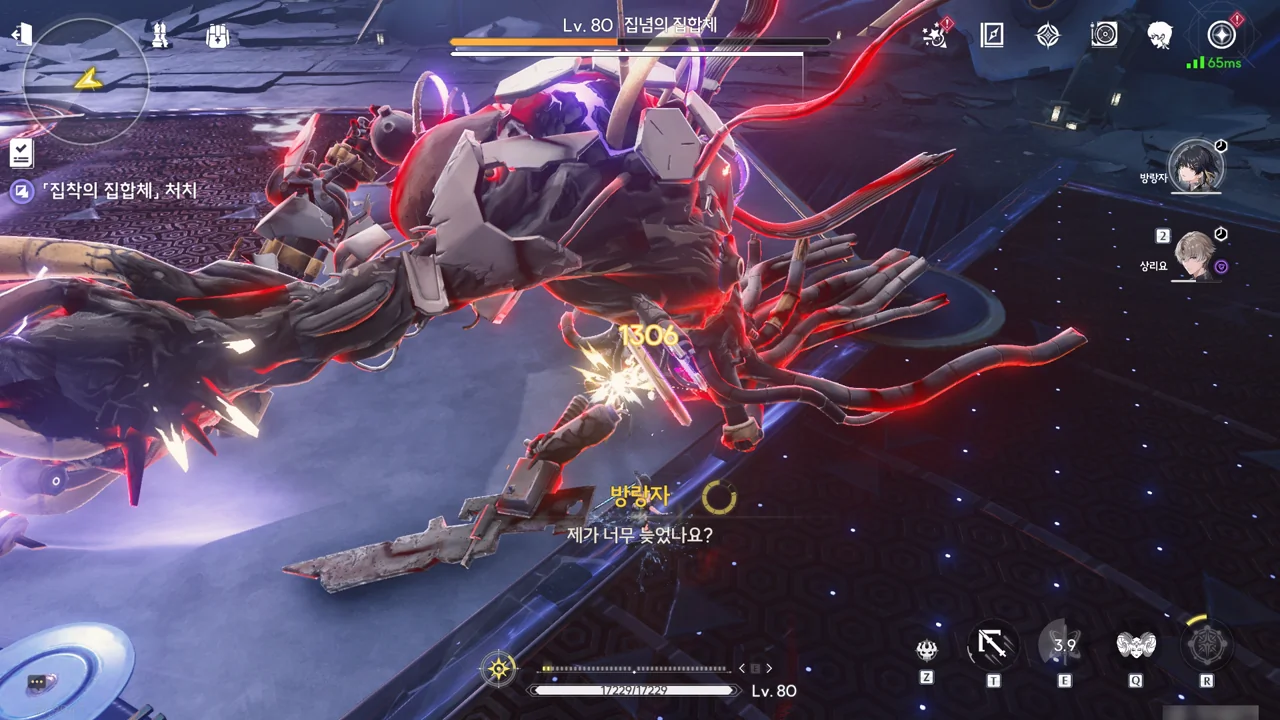Image resolution: width=1280 pixels, height=720 pixels.
Task: Unleash the resonance liberation ultimate icon
Action: click(x=1206, y=646)
